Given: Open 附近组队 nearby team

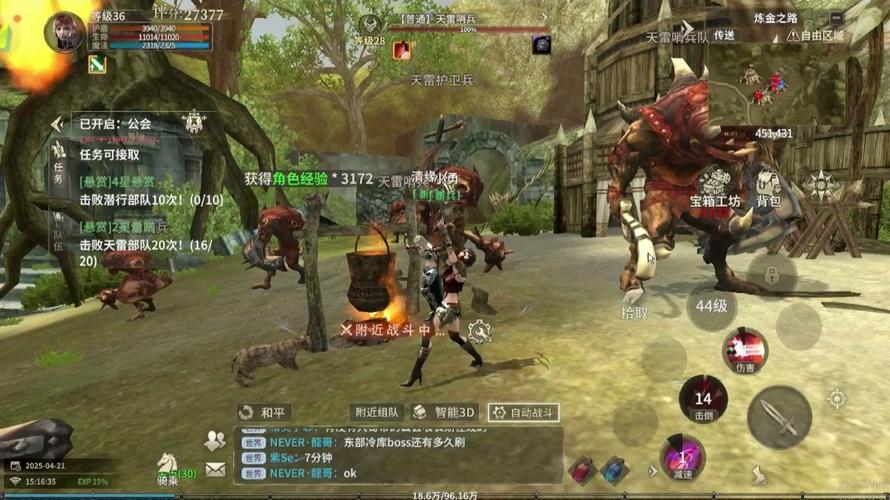Looking at the screenshot, I should (377, 412).
